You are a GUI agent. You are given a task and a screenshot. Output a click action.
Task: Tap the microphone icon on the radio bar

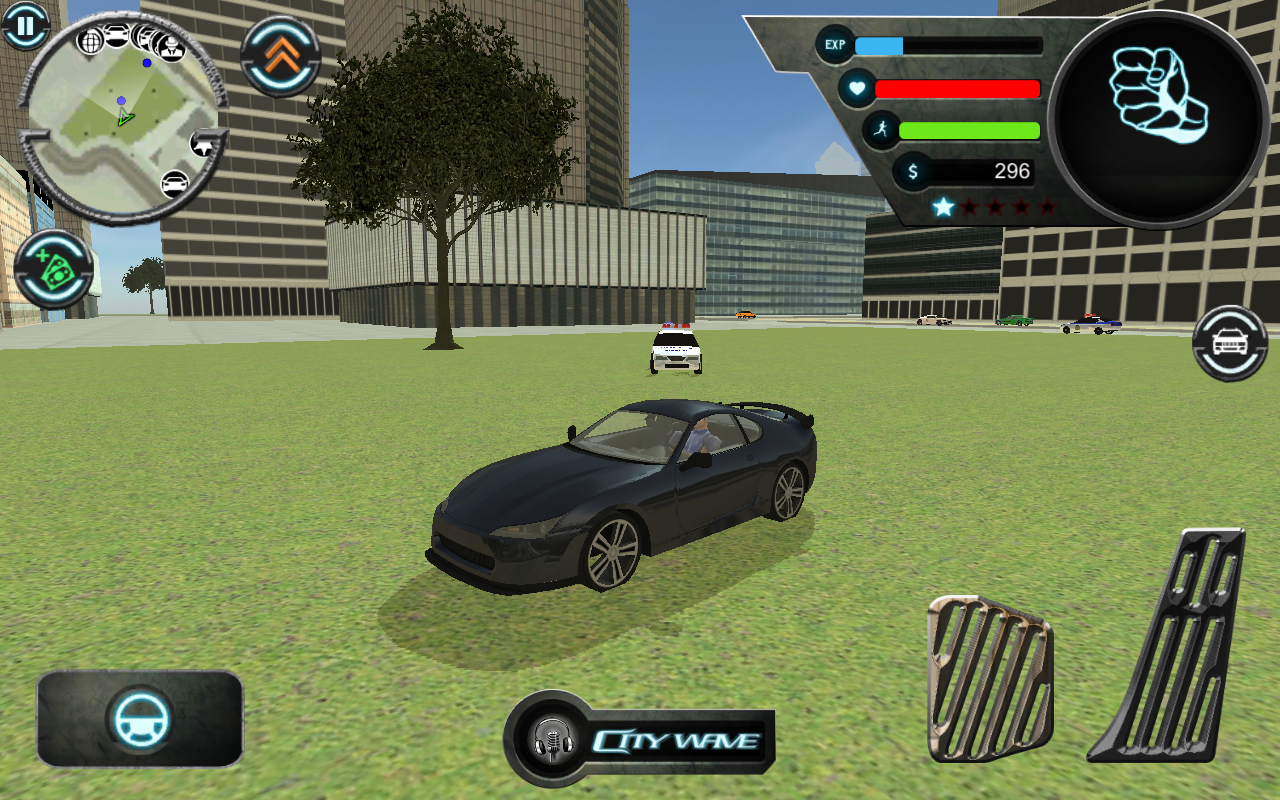pos(553,742)
